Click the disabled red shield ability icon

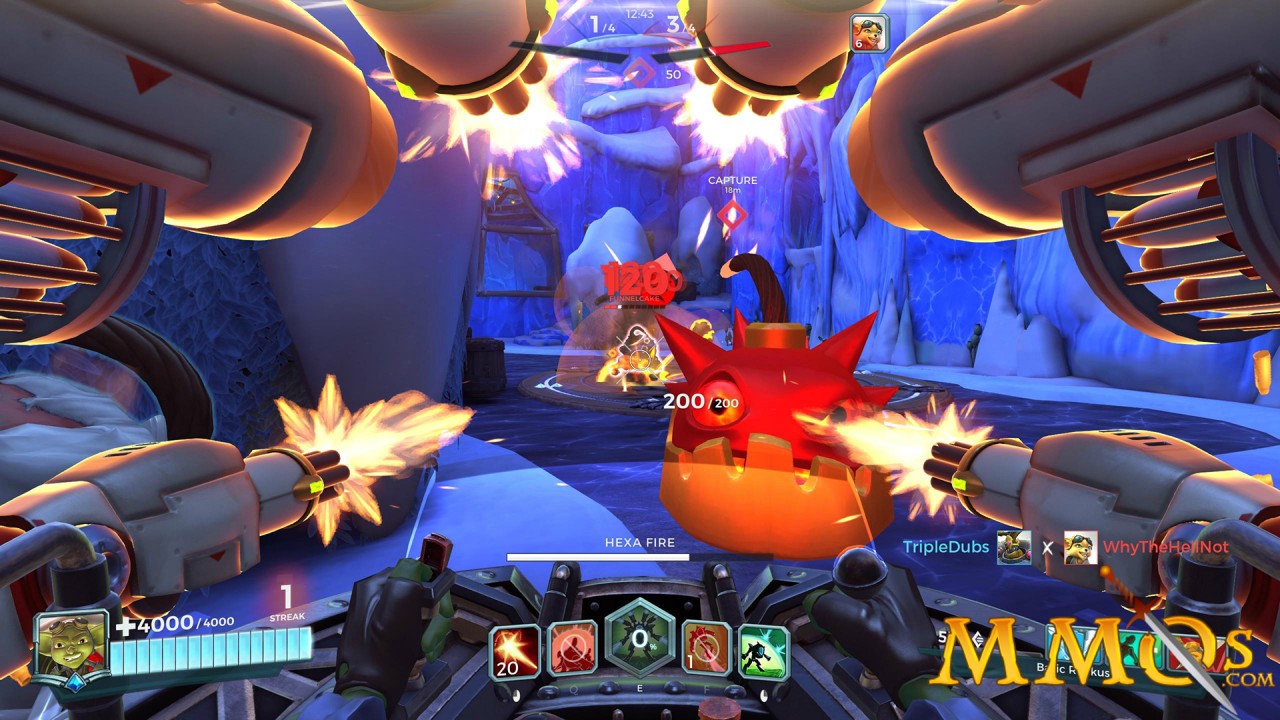pyautogui.click(x=573, y=648)
